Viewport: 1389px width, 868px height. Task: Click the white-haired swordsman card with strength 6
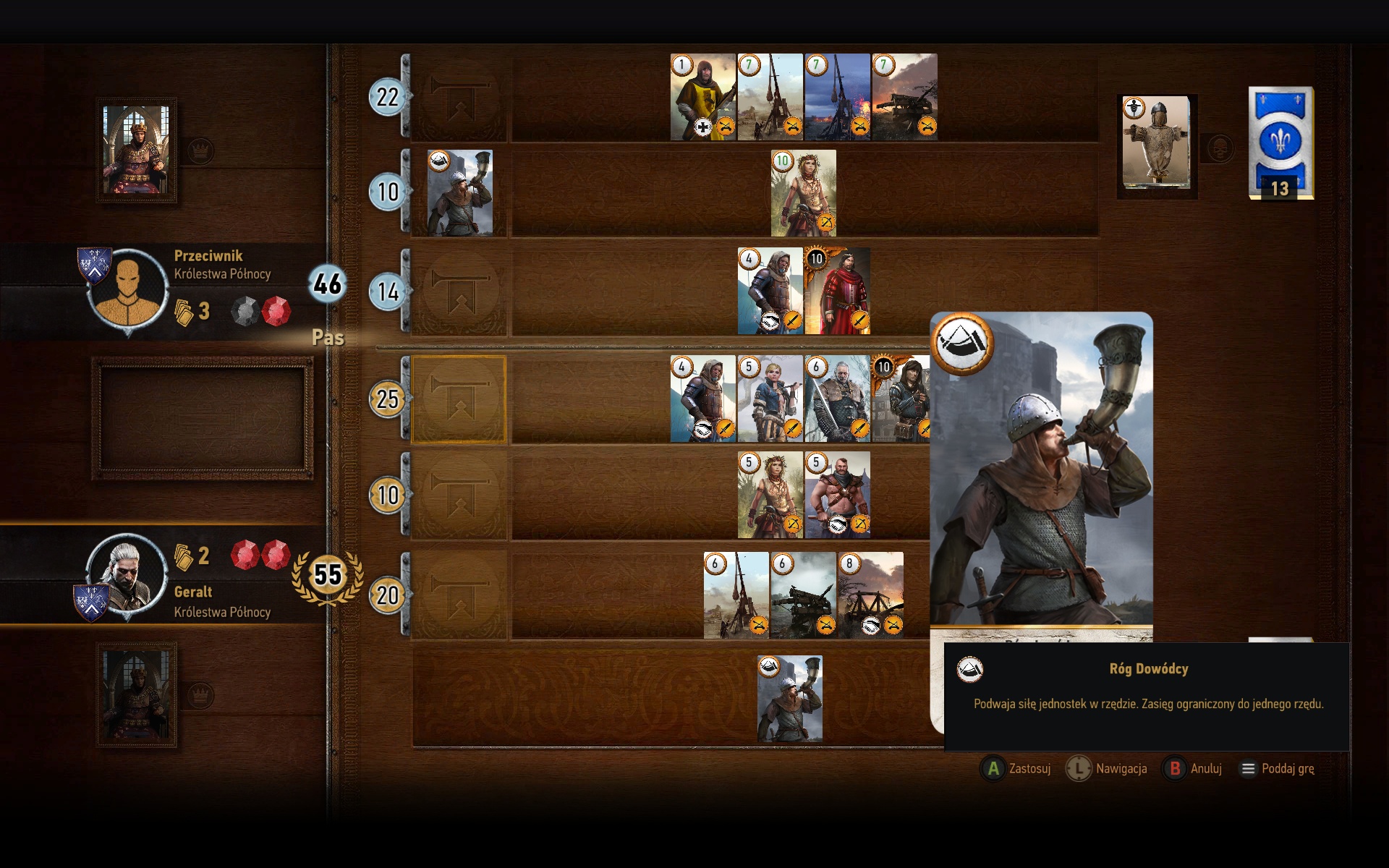[837, 399]
